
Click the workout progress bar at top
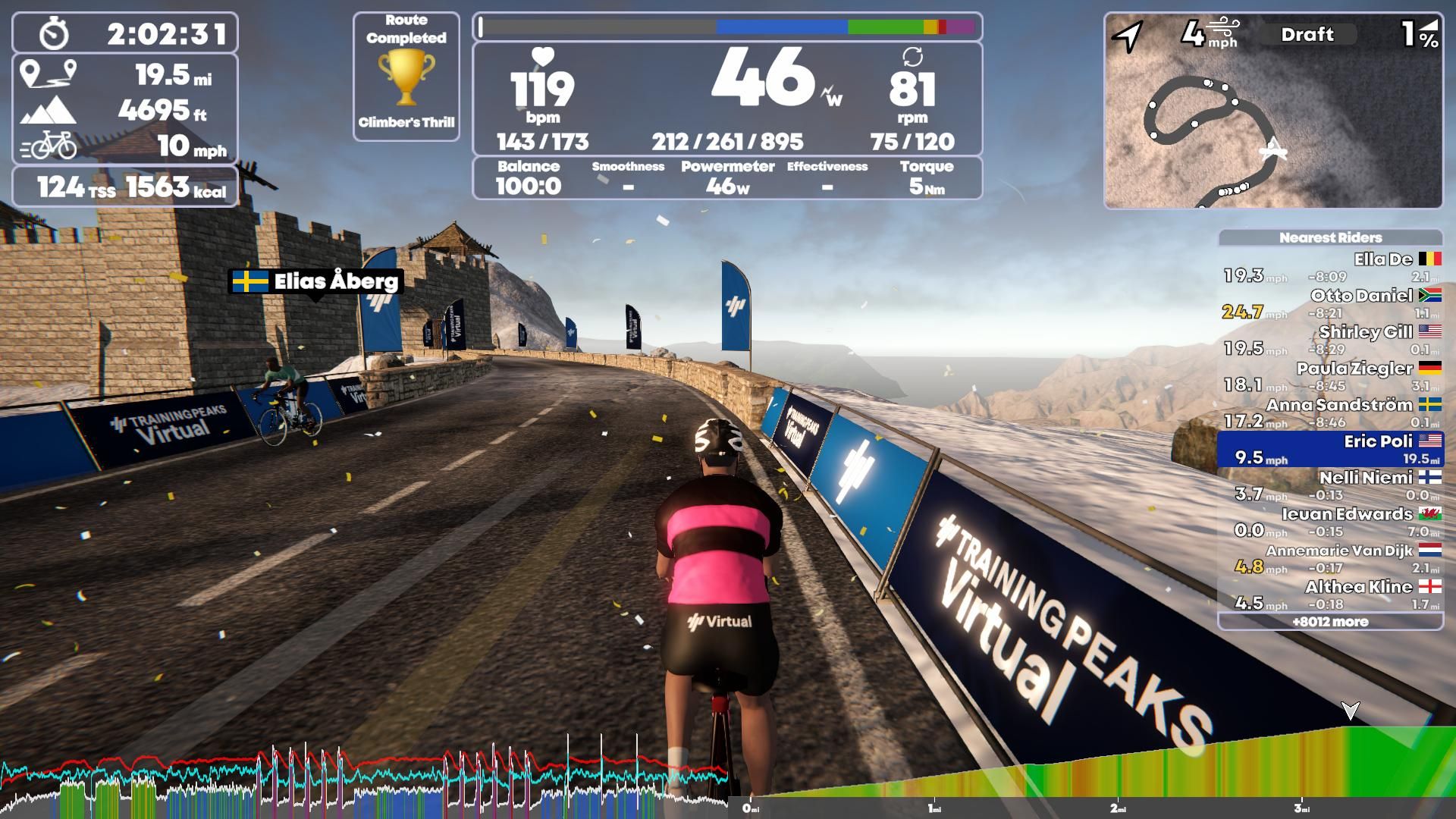pos(728,28)
